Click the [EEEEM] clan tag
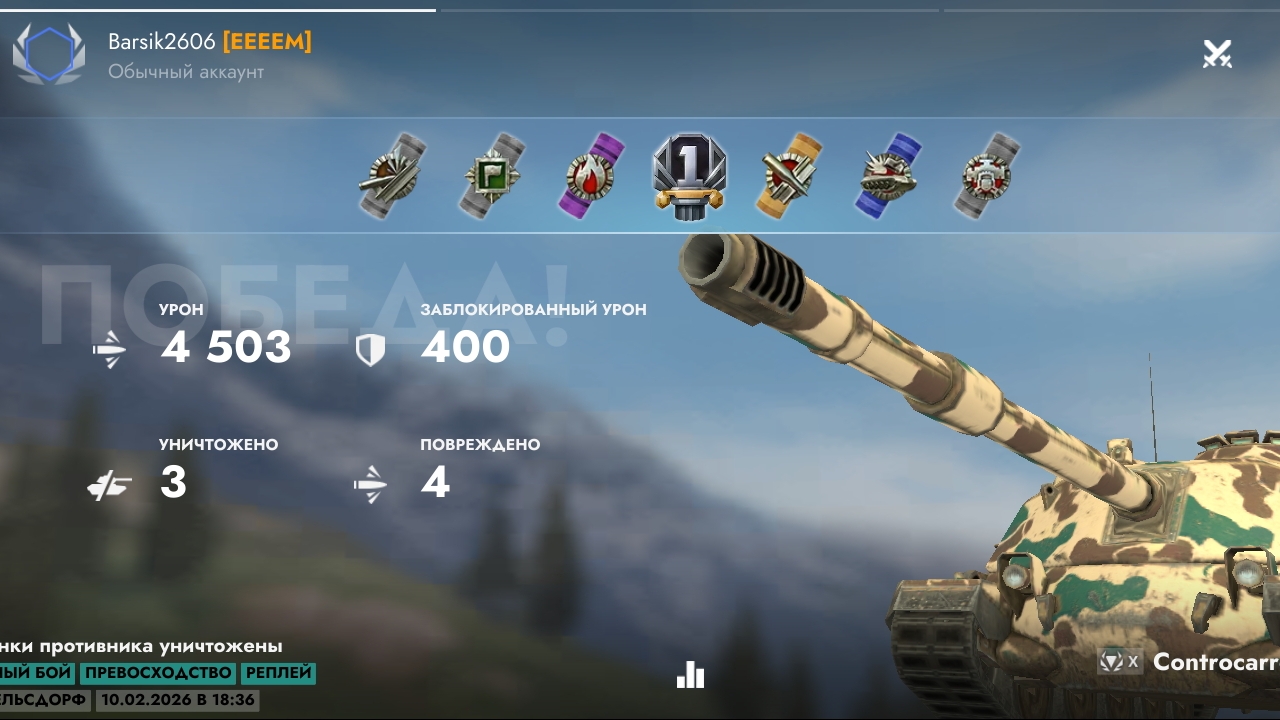This screenshot has width=1280, height=720. click(267, 42)
